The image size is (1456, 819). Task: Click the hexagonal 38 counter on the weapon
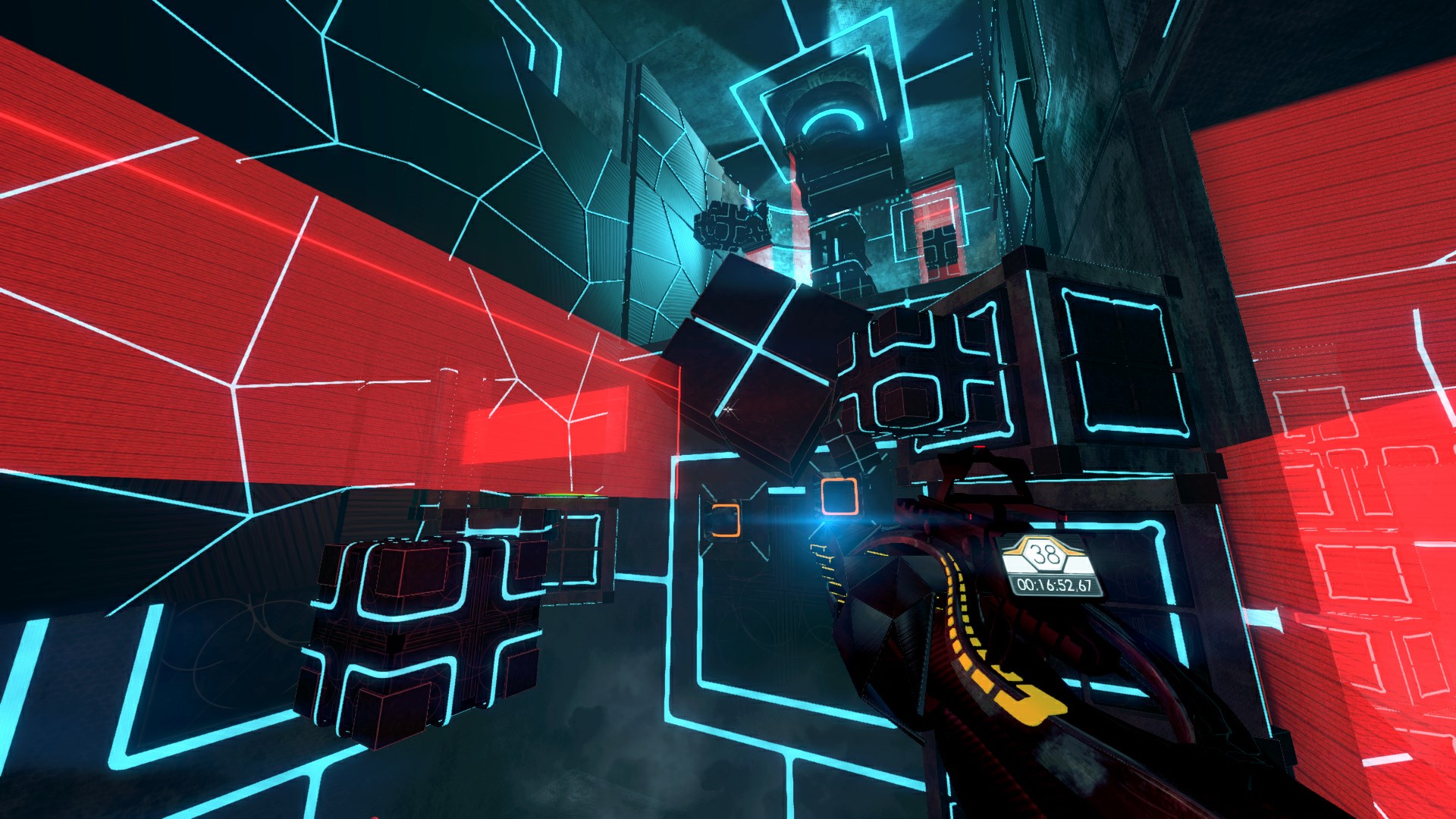coord(1045,557)
